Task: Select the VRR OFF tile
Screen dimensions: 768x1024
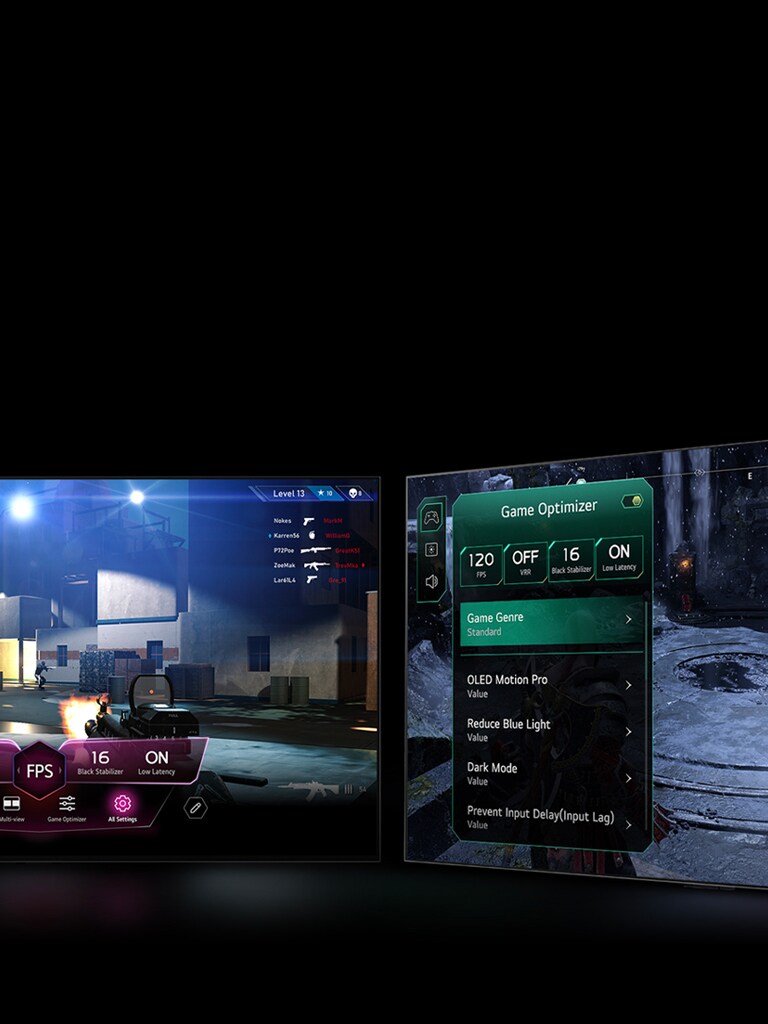Action: coord(525,560)
